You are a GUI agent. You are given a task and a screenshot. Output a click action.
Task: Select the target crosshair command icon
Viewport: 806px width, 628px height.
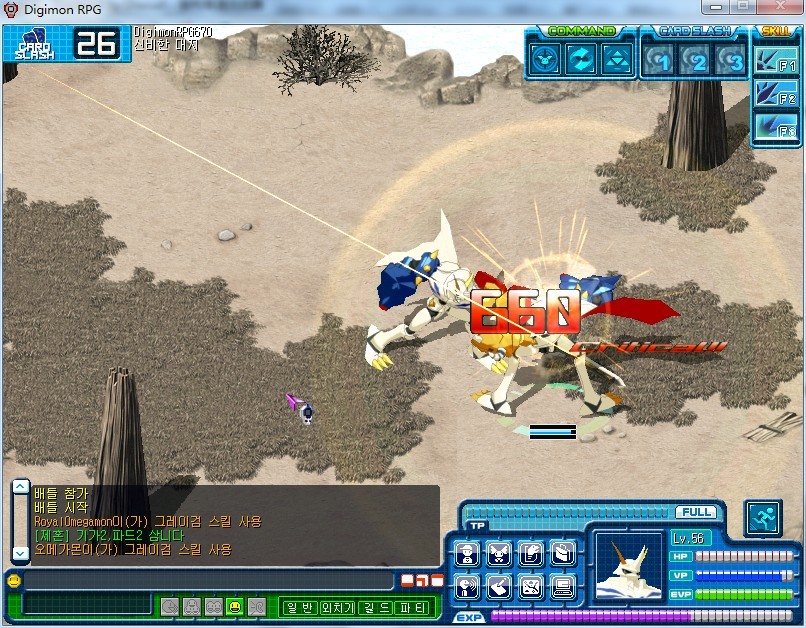point(545,59)
